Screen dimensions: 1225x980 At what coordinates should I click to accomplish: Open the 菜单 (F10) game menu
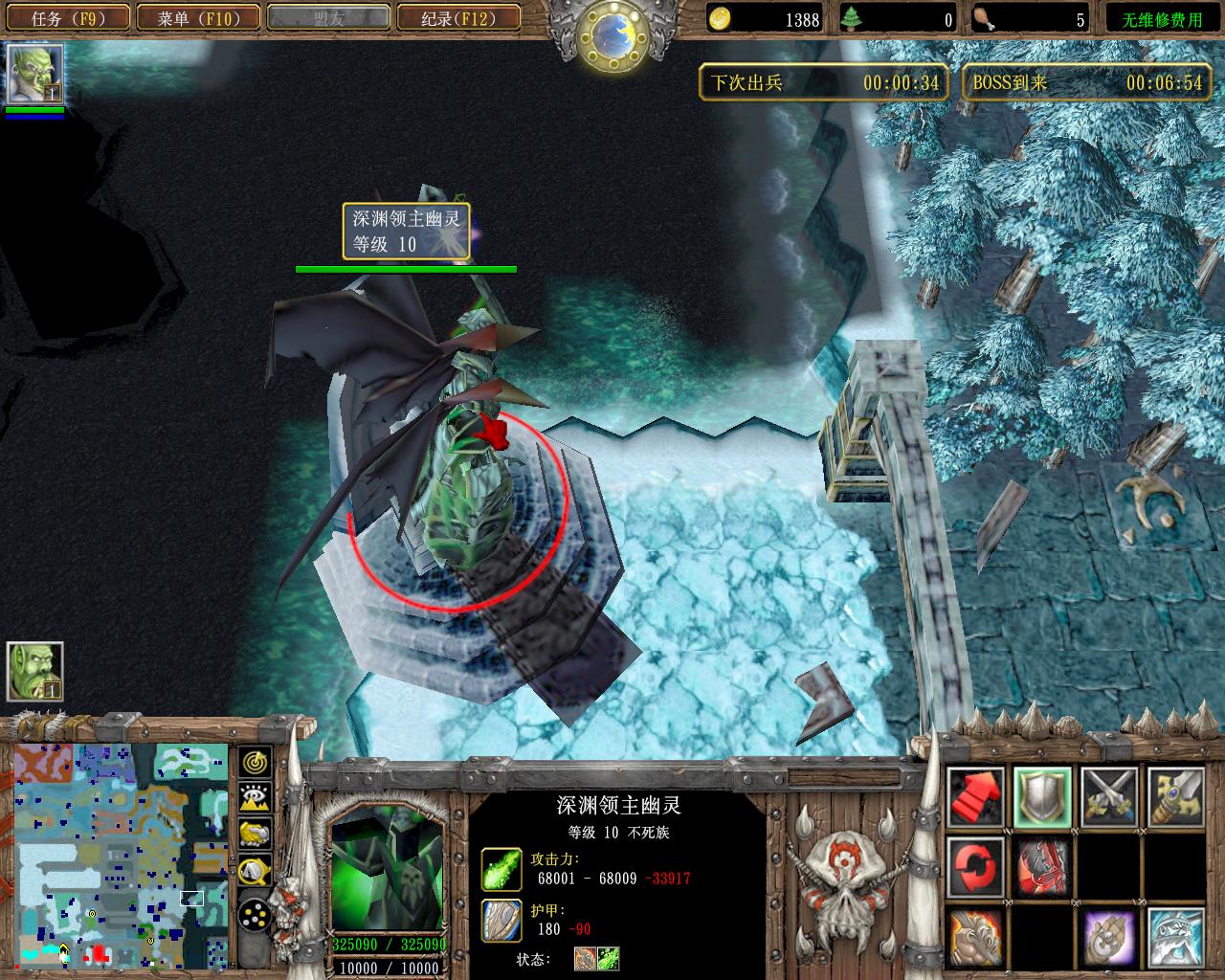click(198, 17)
